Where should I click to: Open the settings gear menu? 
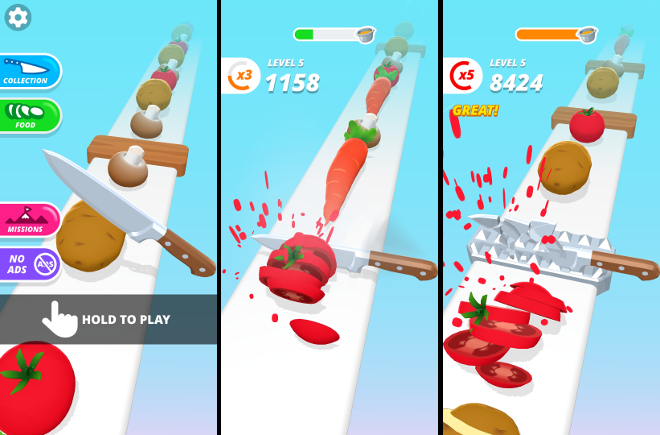coord(18,17)
